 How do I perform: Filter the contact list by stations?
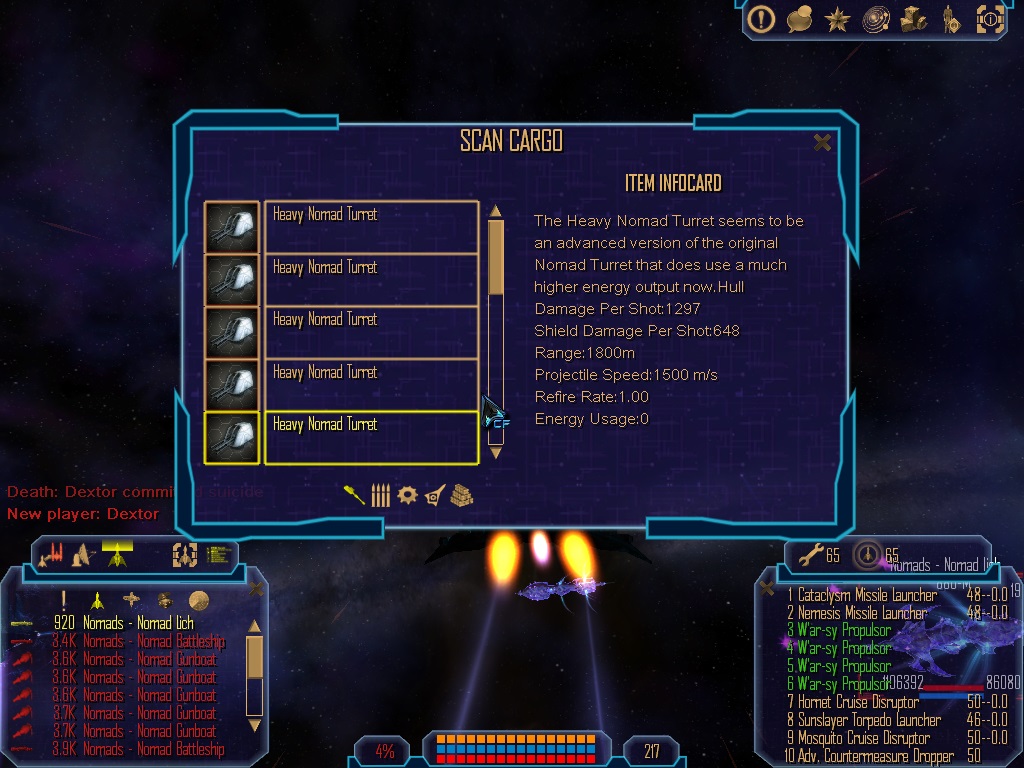[x=131, y=600]
